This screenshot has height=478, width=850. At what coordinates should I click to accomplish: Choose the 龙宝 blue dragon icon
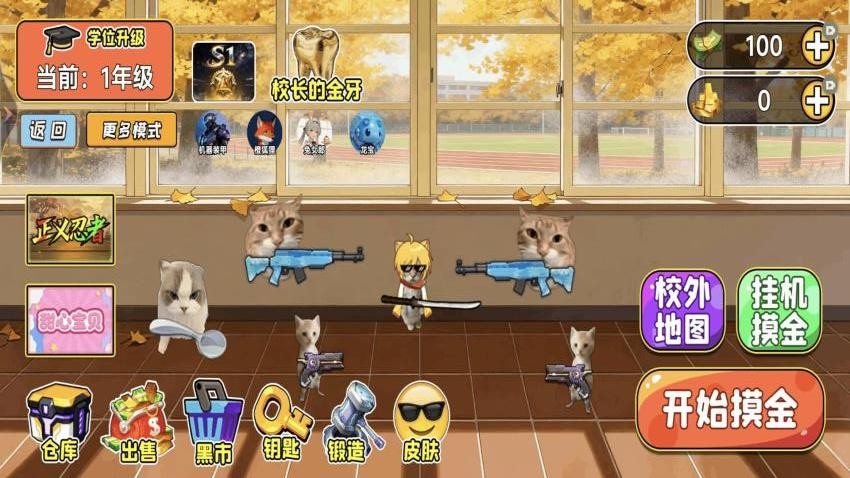pos(366,131)
